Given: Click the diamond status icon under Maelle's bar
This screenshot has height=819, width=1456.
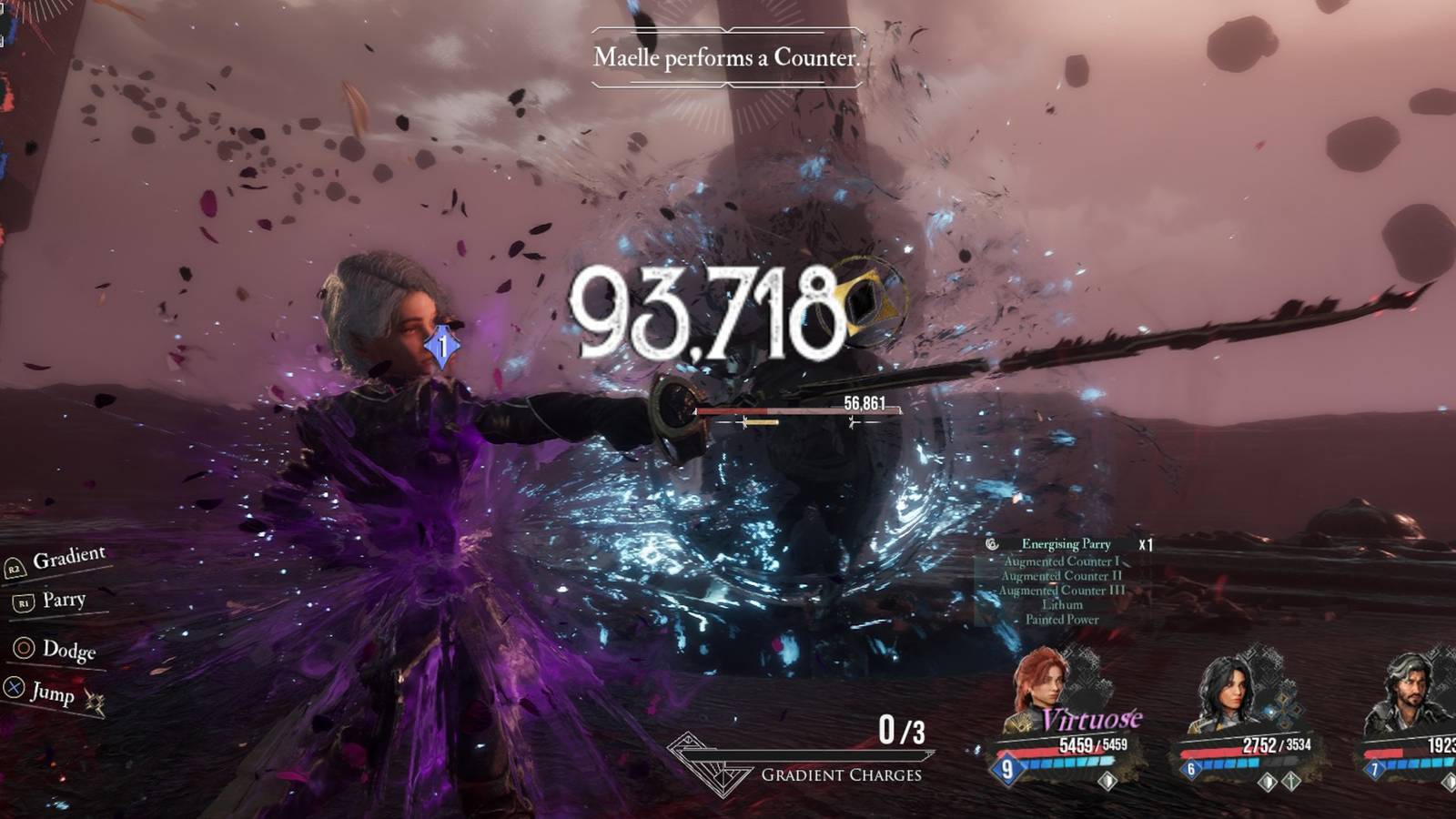Looking at the screenshot, I should tap(1107, 781).
